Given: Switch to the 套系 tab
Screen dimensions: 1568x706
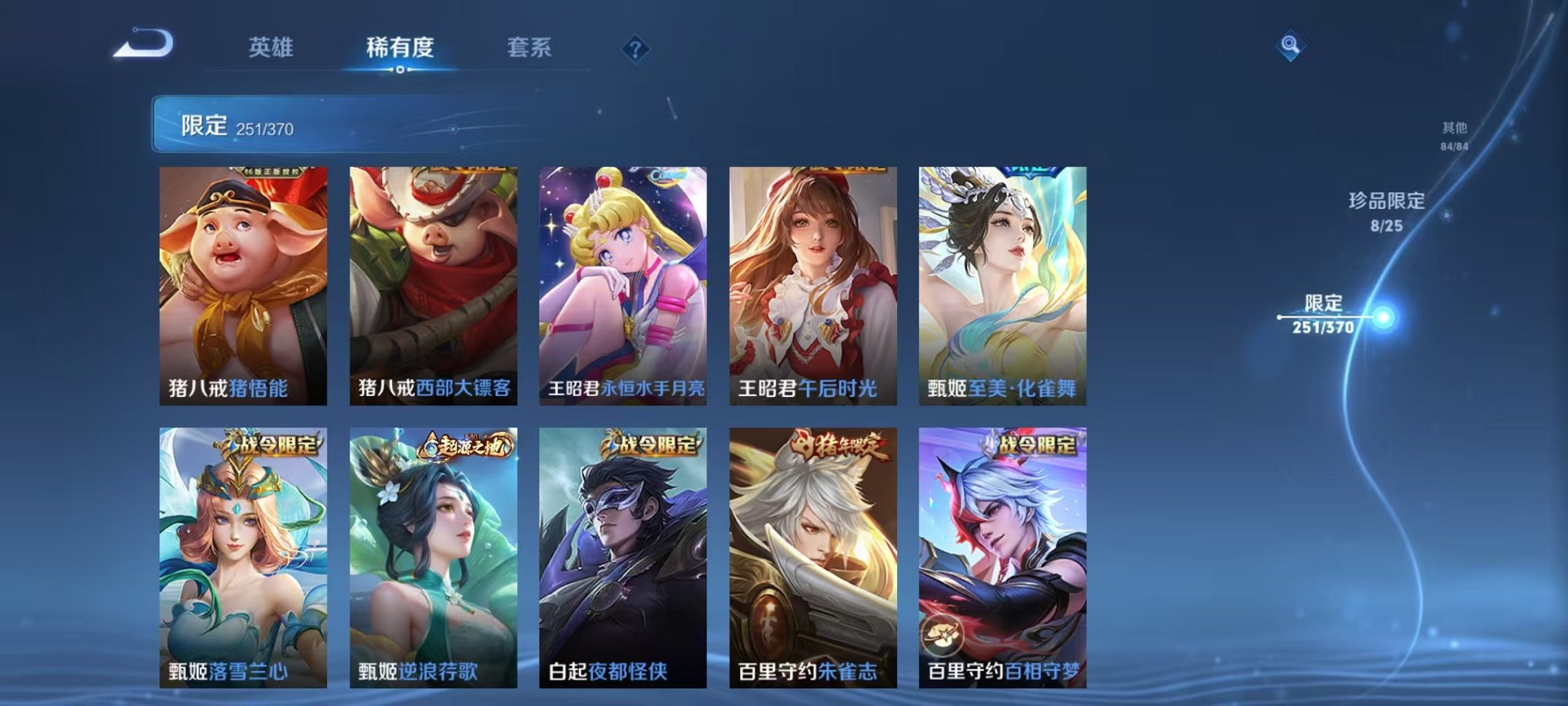Looking at the screenshot, I should pyautogui.click(x=530, y=46).
